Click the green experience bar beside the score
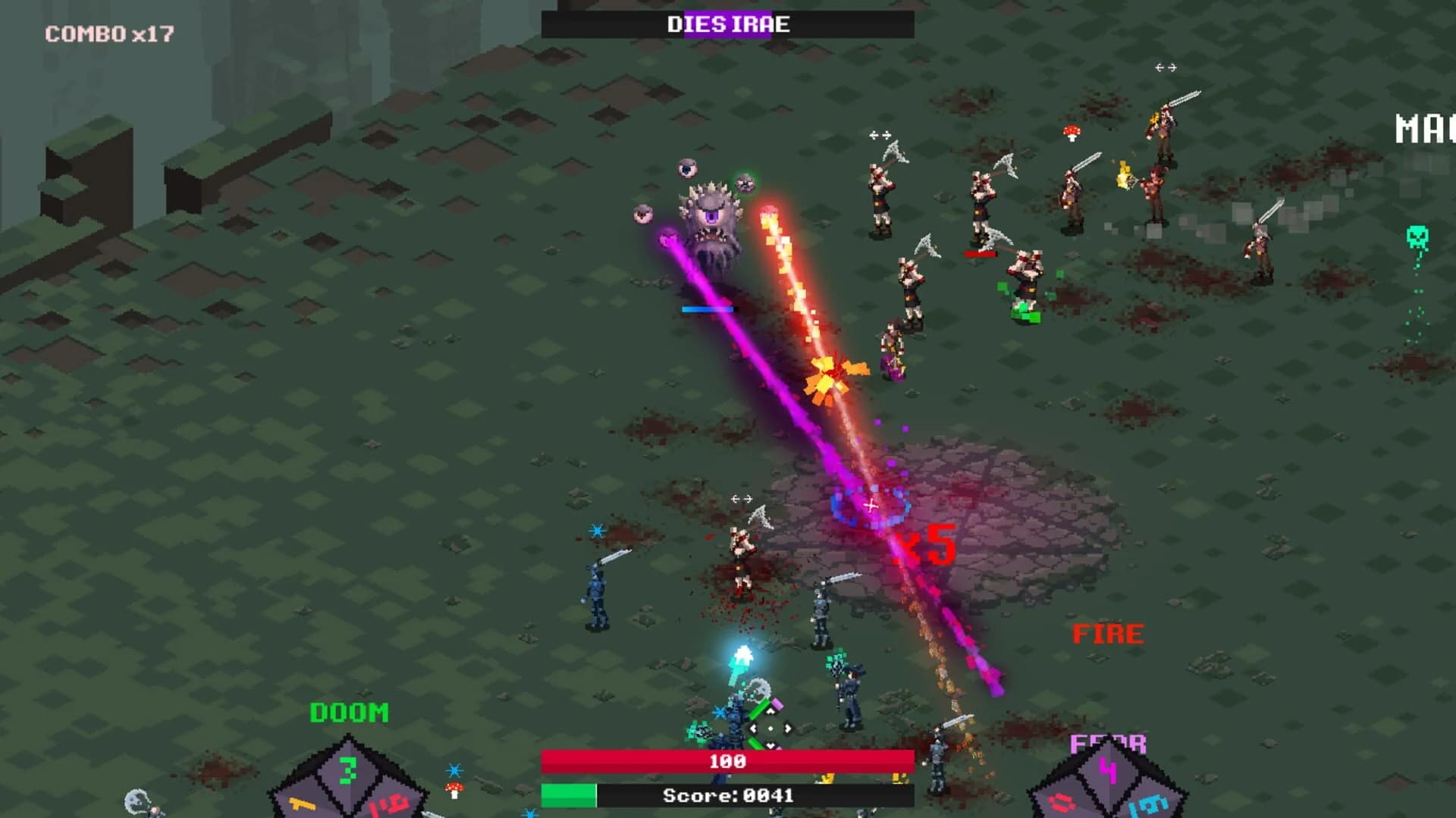The height and width of the screenshot is (818, 1456). tap(569, 795)
